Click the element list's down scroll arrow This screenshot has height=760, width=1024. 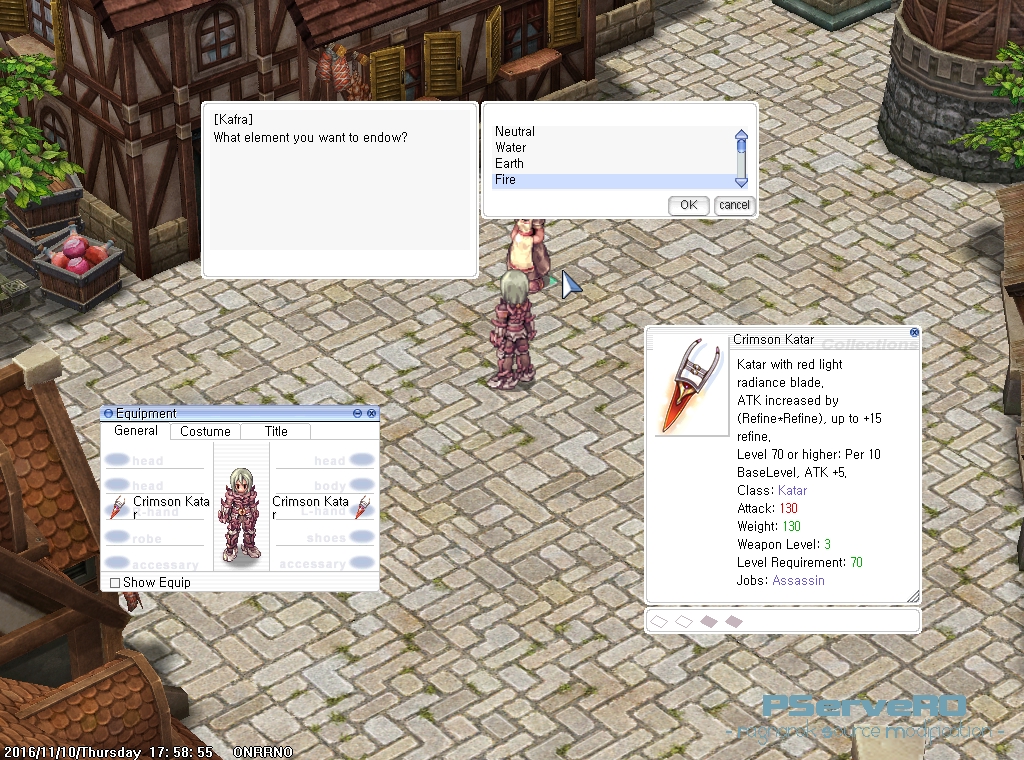741,182
